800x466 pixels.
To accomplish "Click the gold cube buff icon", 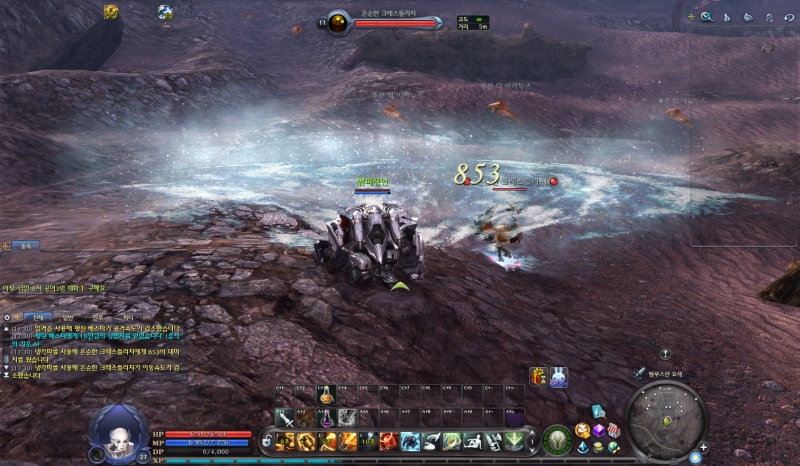I will pos(111,12).
